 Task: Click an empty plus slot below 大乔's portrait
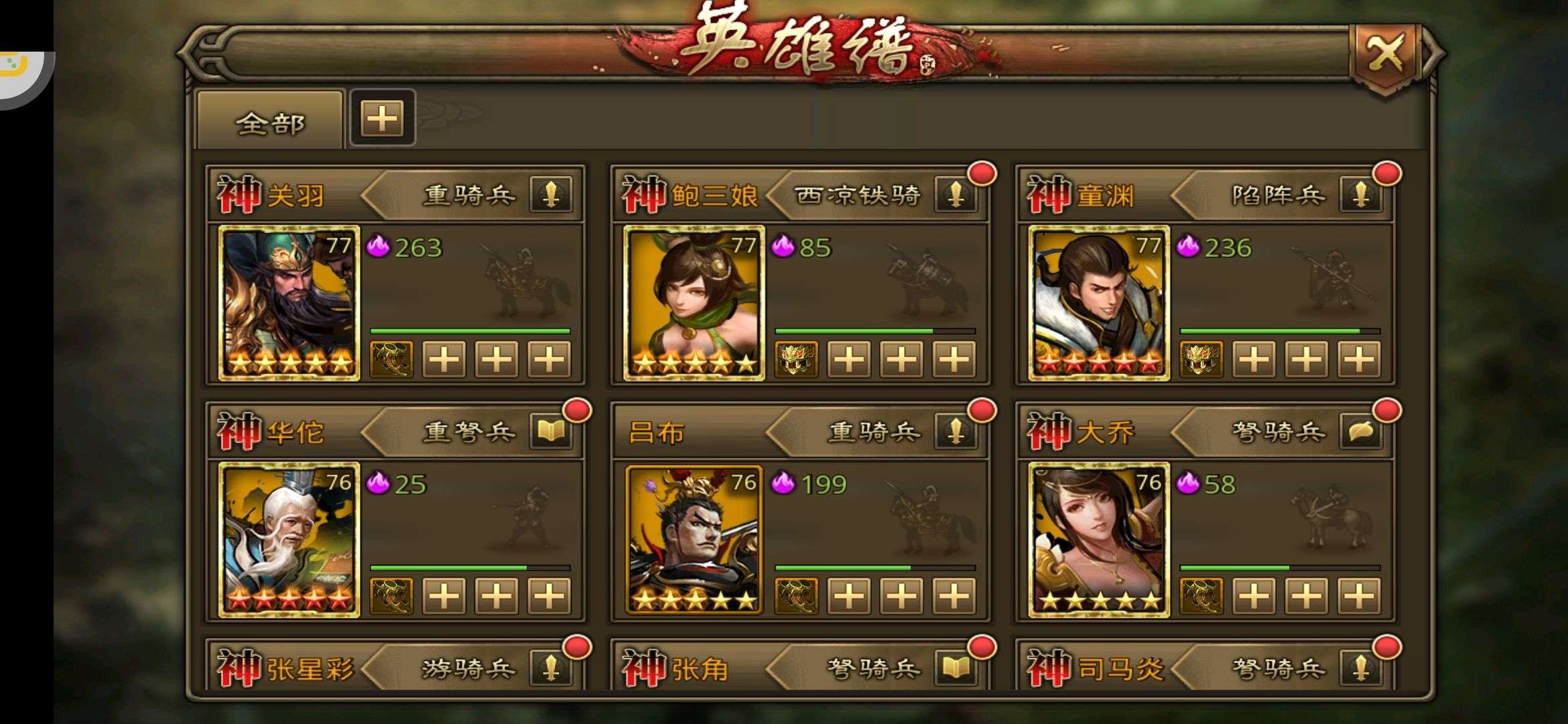point(1253,597)
